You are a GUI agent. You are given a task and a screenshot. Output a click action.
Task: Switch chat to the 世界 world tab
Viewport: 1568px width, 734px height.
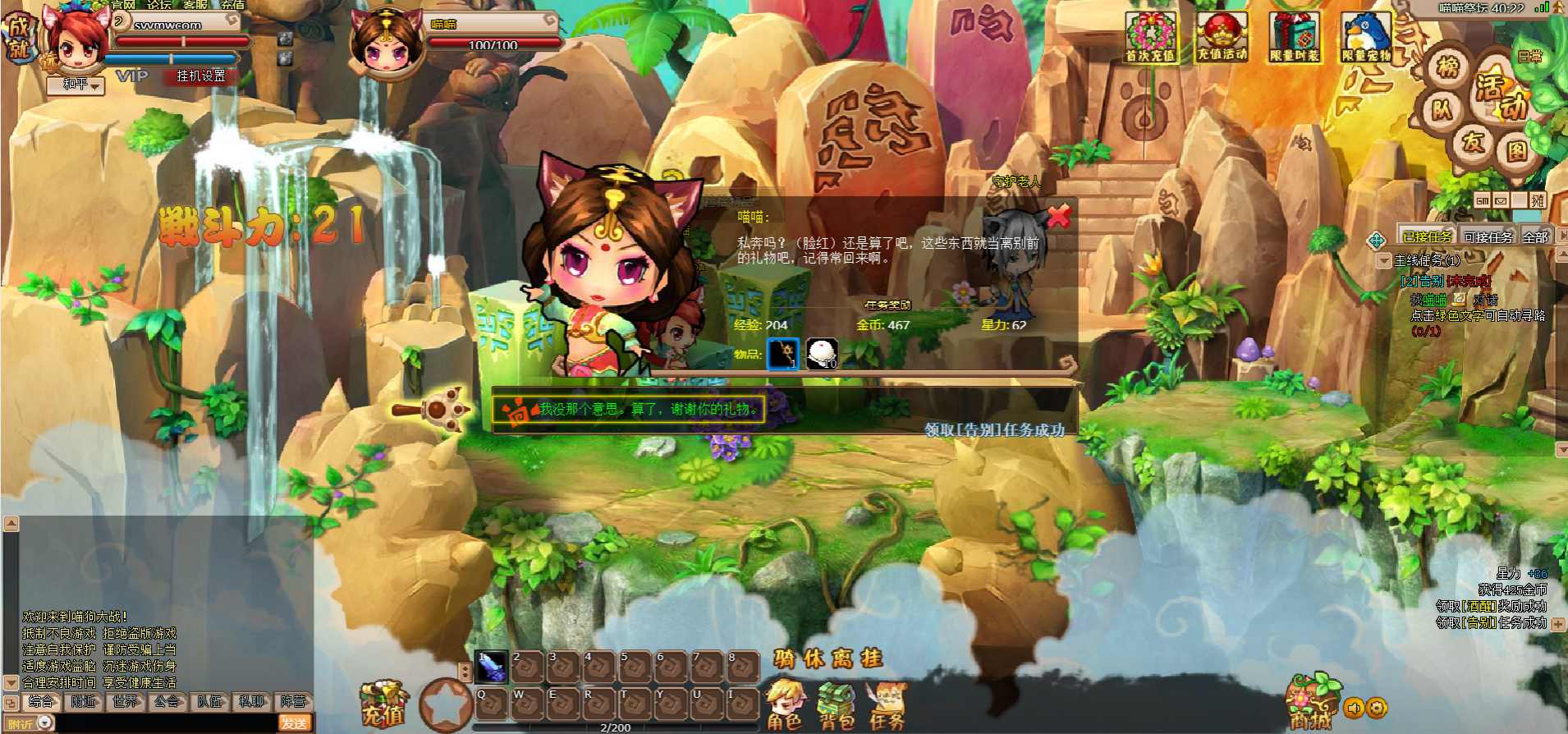tap(126, 701)
